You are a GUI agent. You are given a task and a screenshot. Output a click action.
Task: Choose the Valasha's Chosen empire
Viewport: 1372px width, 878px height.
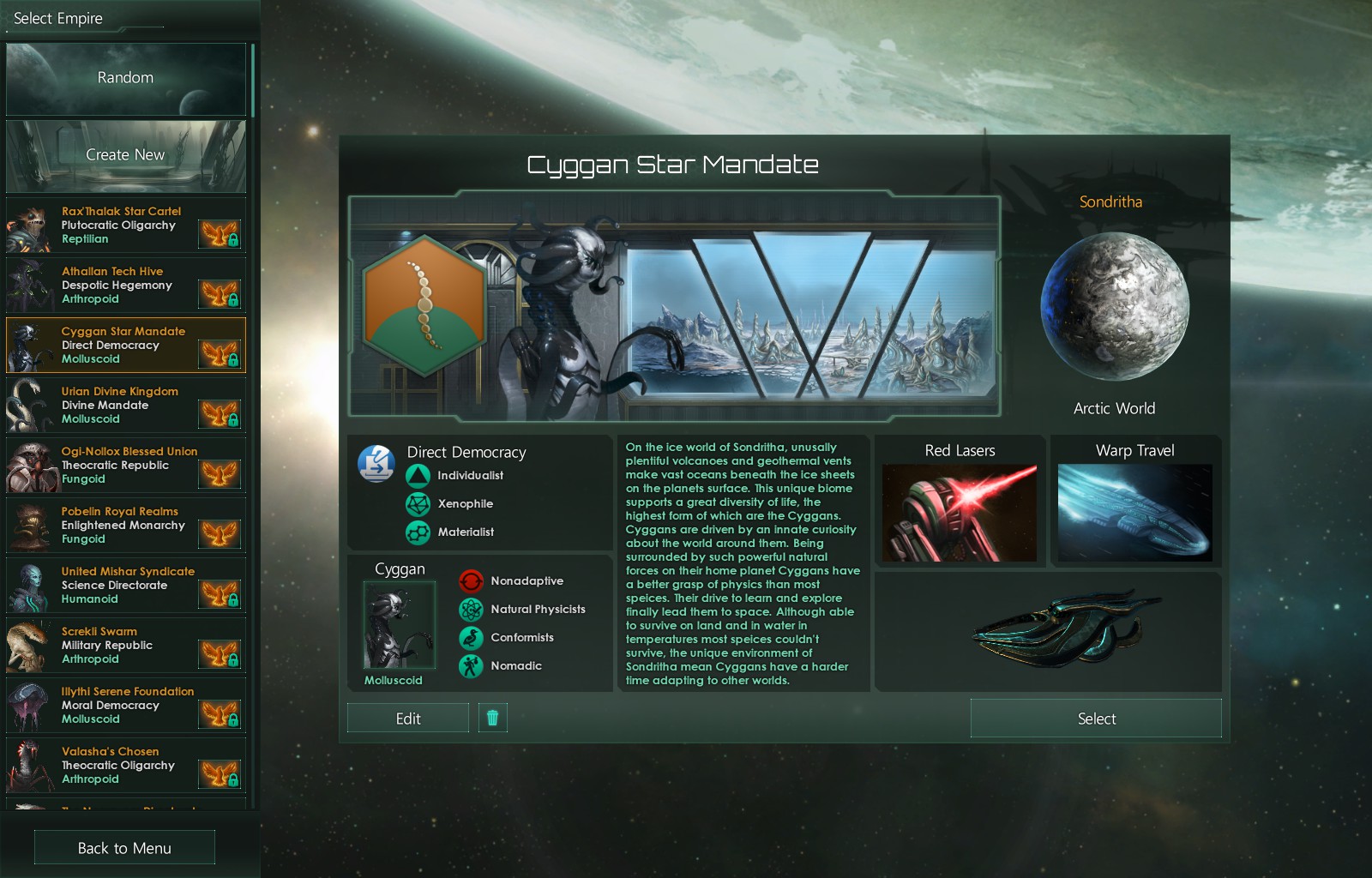coord(125,766)
